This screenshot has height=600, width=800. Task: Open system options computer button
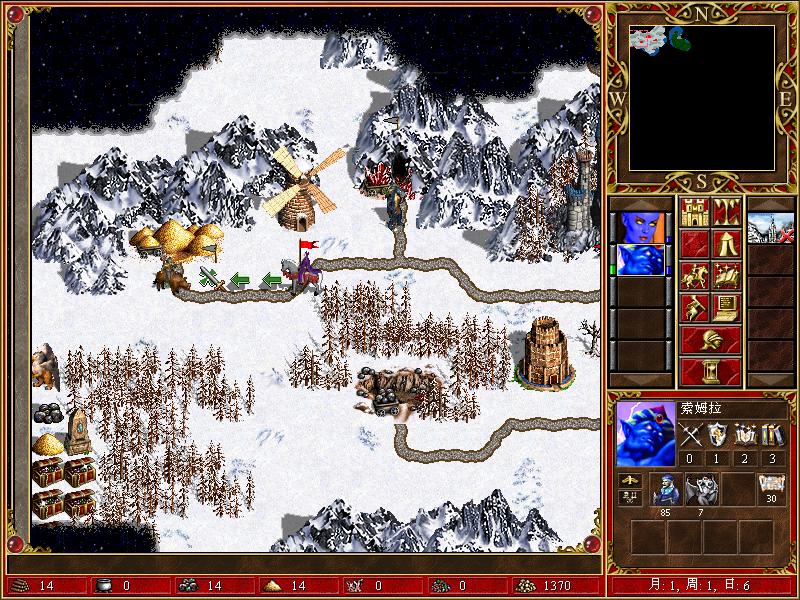point(726,307)
